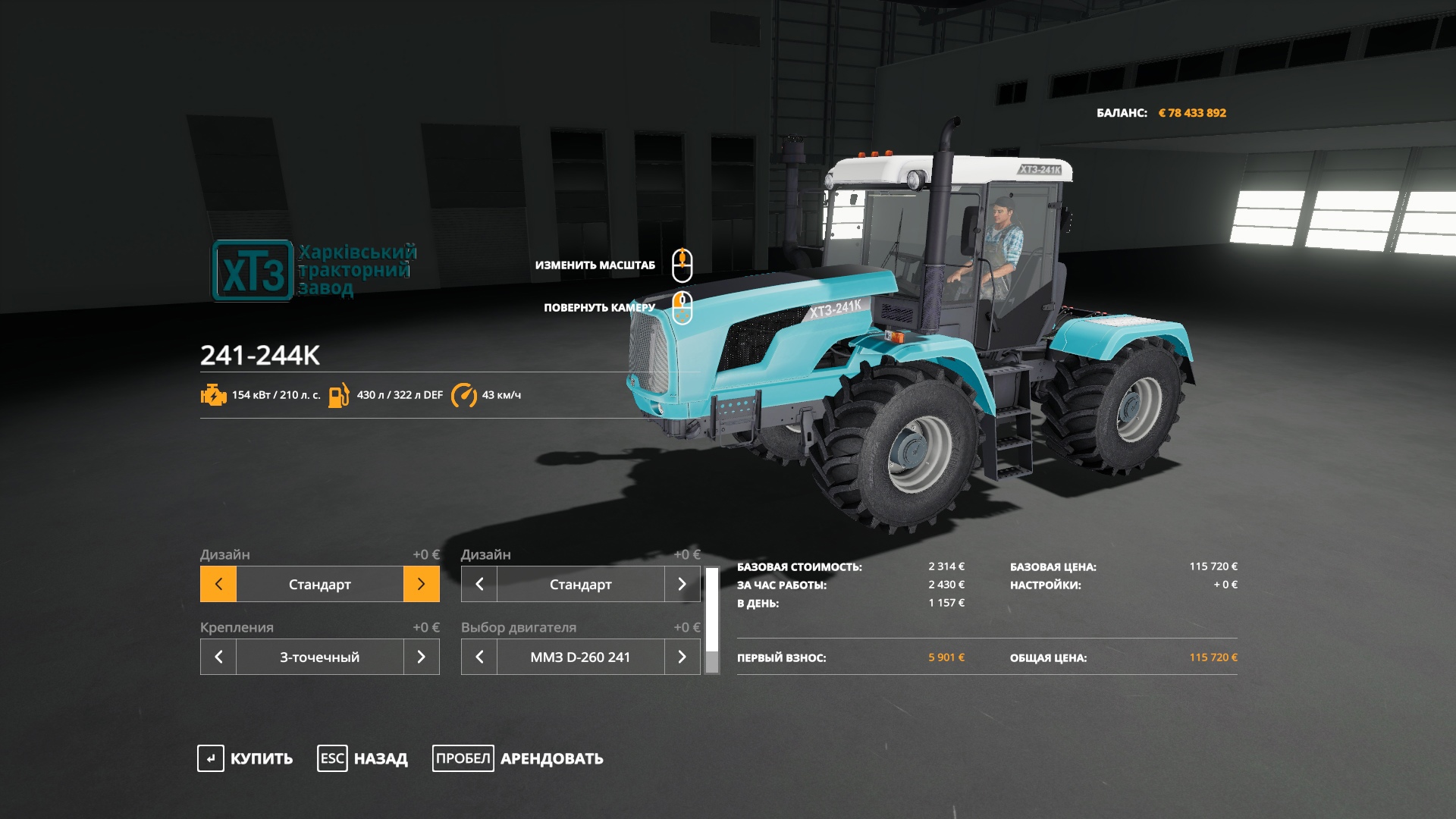The width and height of the screenshot is (1456, 819).
Task: Advance the non-highlighted Дизайн option forward
Action: [x=682, y=584]
